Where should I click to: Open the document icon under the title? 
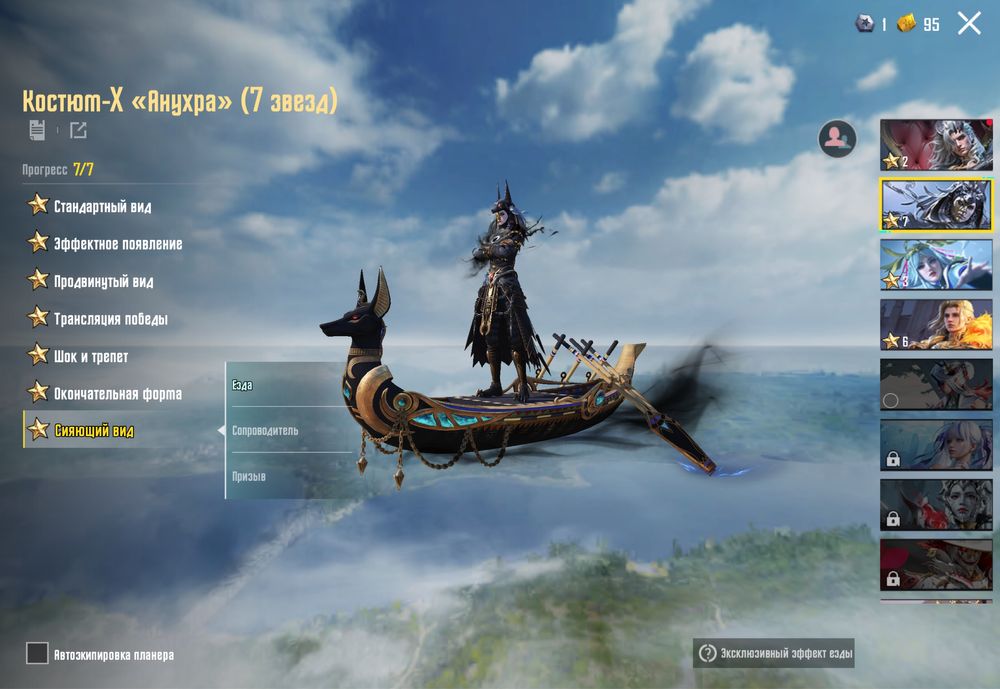pyautogui.click(x=37, y=130)
